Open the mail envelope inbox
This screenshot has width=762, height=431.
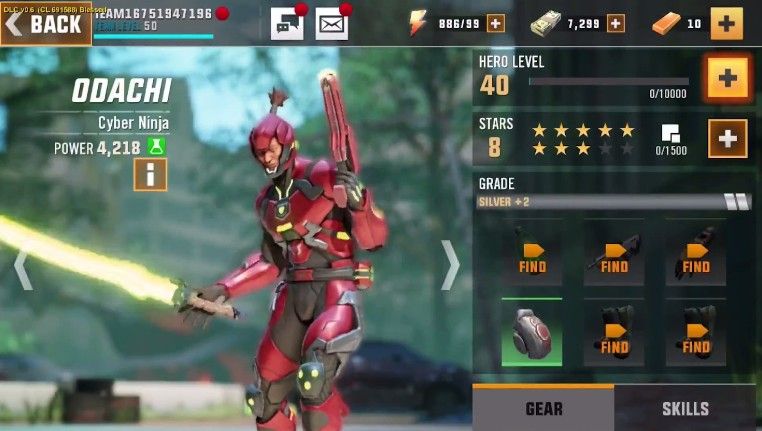[331, 23]
